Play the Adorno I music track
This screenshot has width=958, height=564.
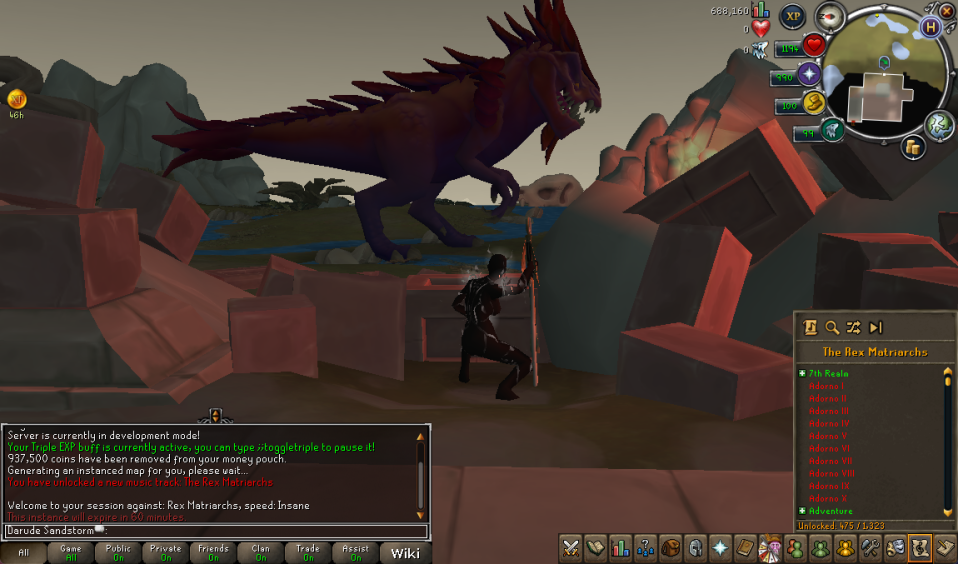pyautogui.click(x=826, y=386)
